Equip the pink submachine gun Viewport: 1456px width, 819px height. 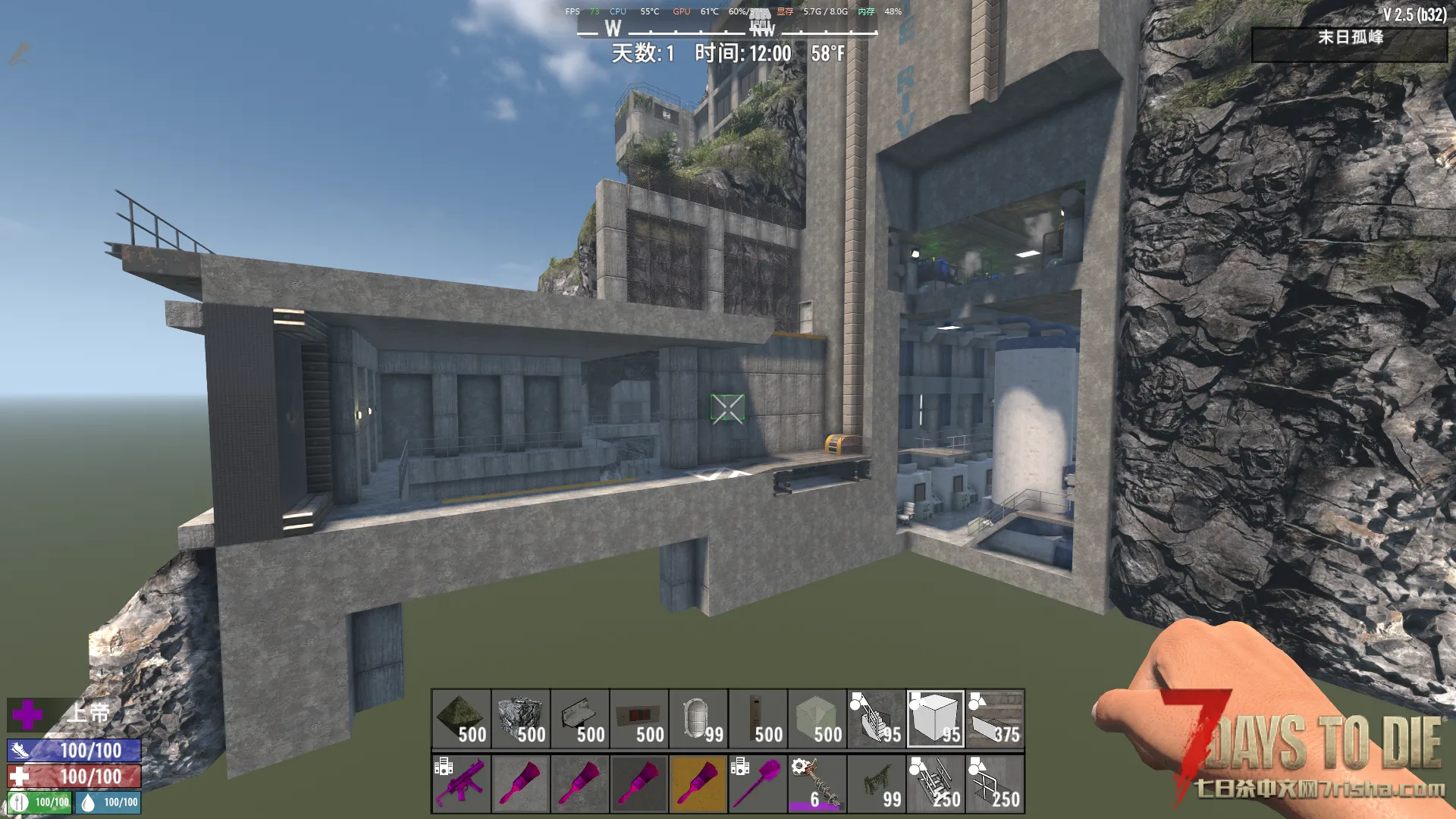461,783
